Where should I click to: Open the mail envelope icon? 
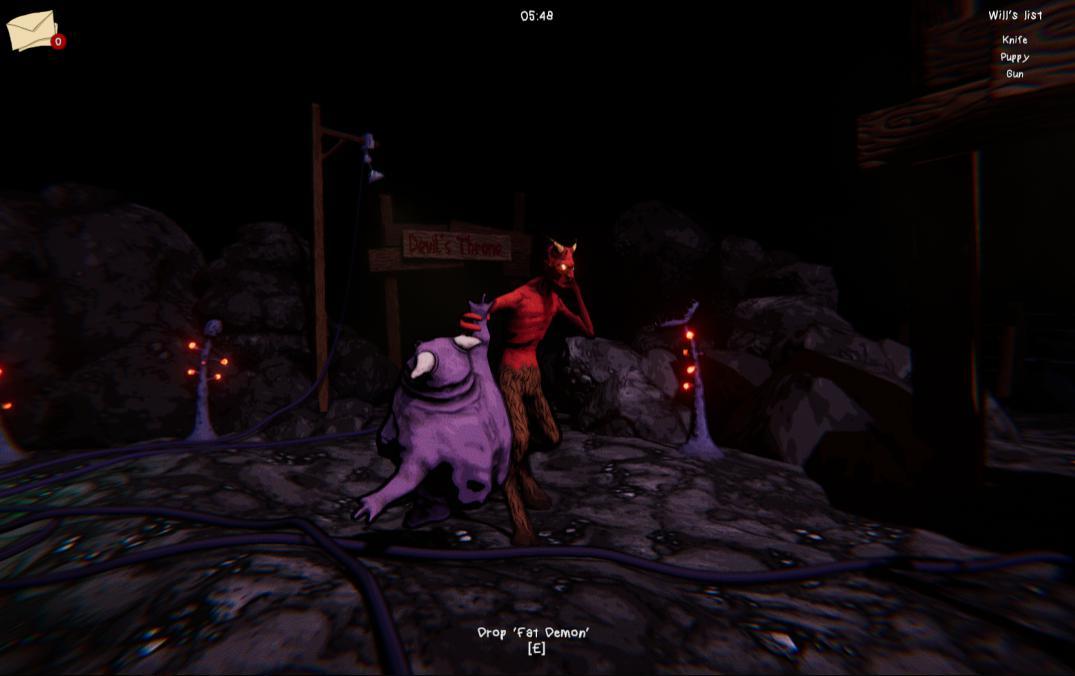pos(33,31)
